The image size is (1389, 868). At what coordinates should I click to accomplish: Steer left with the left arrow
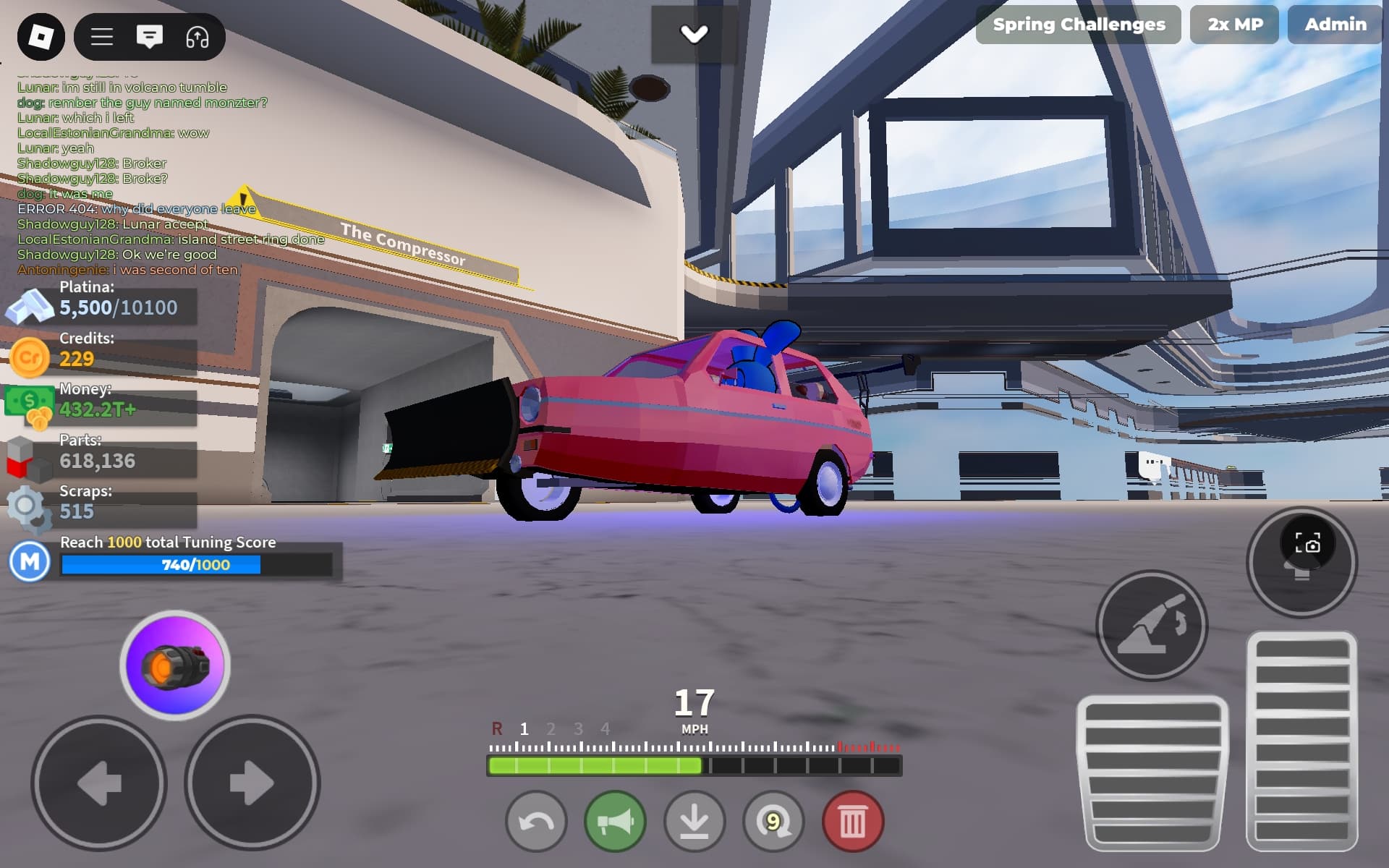coord(100,783)
